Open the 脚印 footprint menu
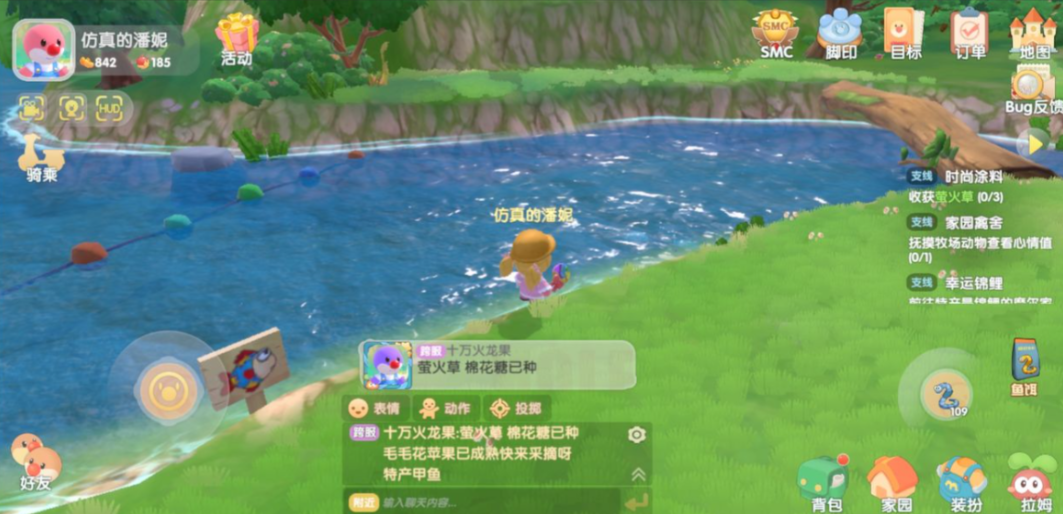 coord(840,32)
